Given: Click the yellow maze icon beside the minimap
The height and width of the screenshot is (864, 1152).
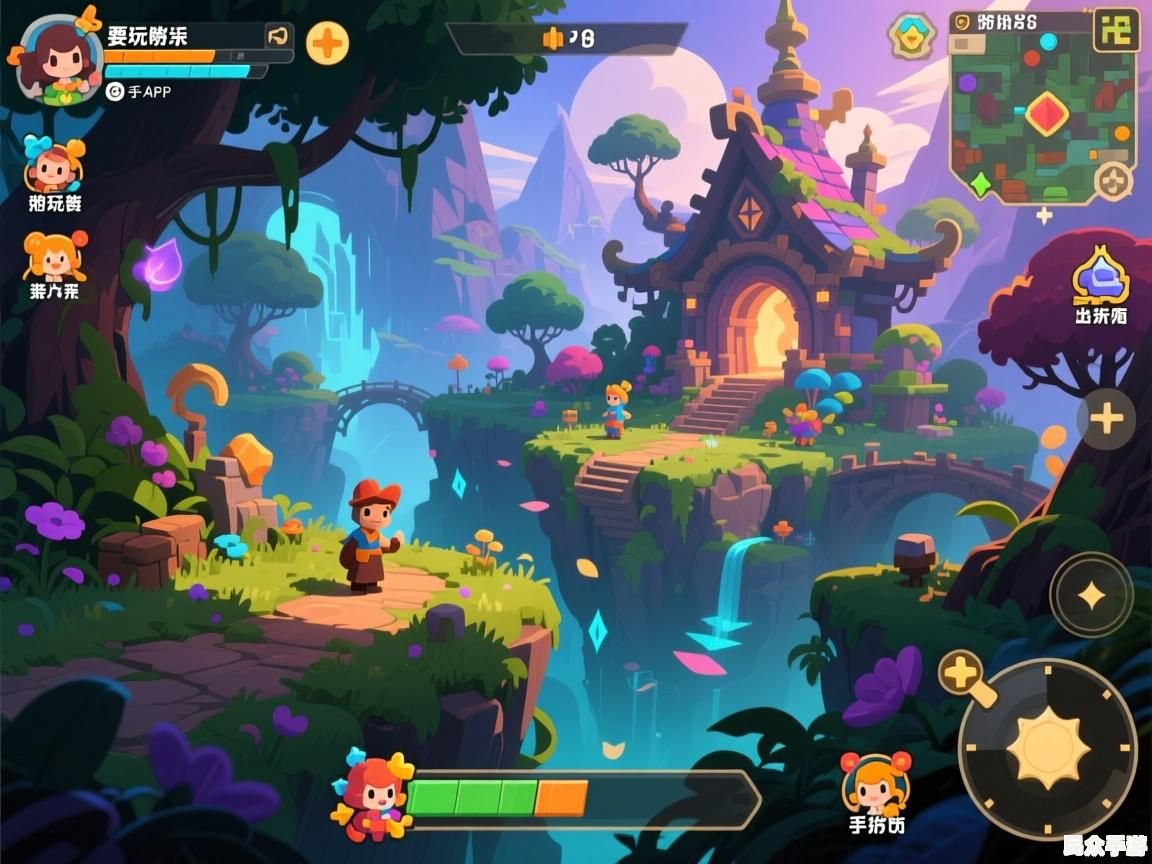Looking at the screenshot, I should [x=1116, y=30].
